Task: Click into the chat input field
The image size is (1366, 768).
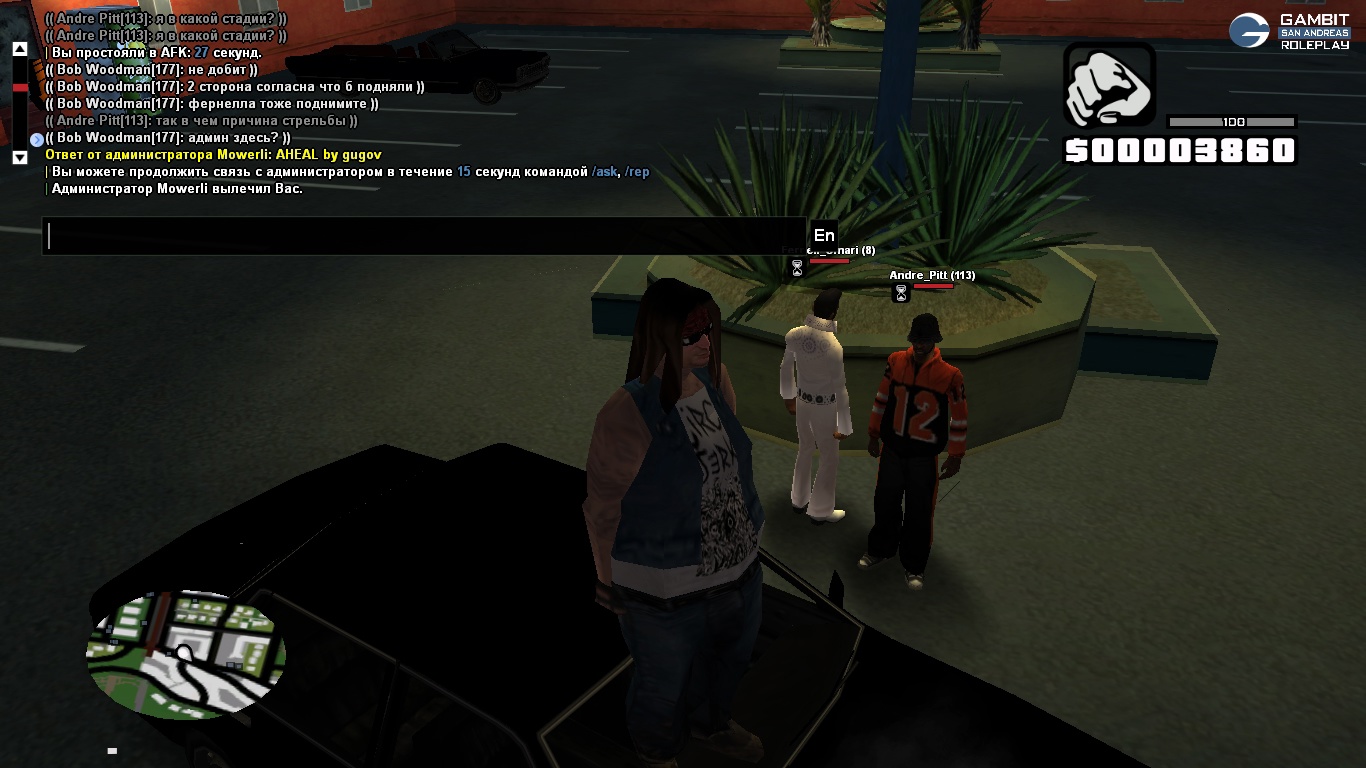Action: tap(424, 236)
